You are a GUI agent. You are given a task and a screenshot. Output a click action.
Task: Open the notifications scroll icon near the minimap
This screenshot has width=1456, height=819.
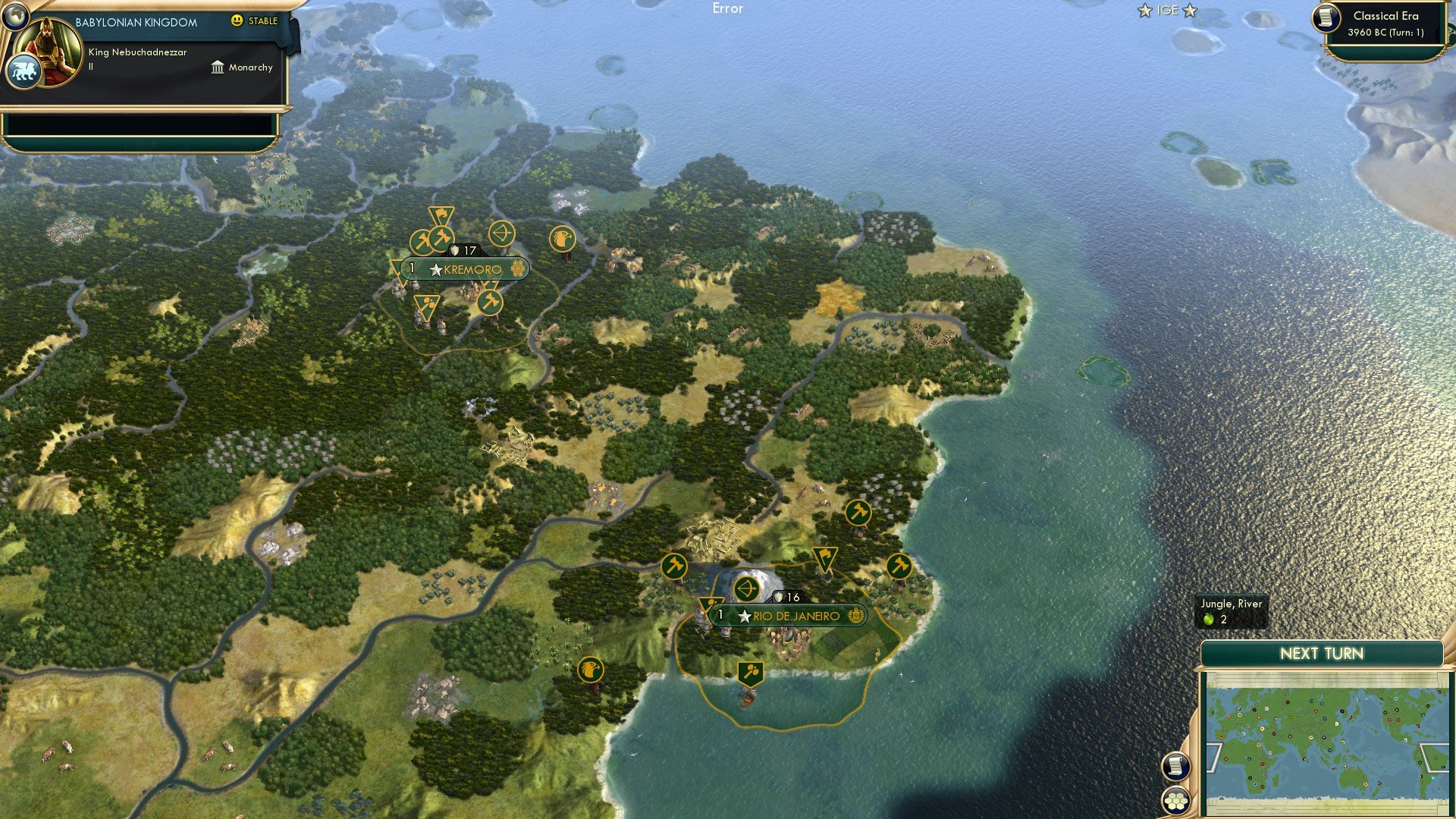coord(1175,767)
